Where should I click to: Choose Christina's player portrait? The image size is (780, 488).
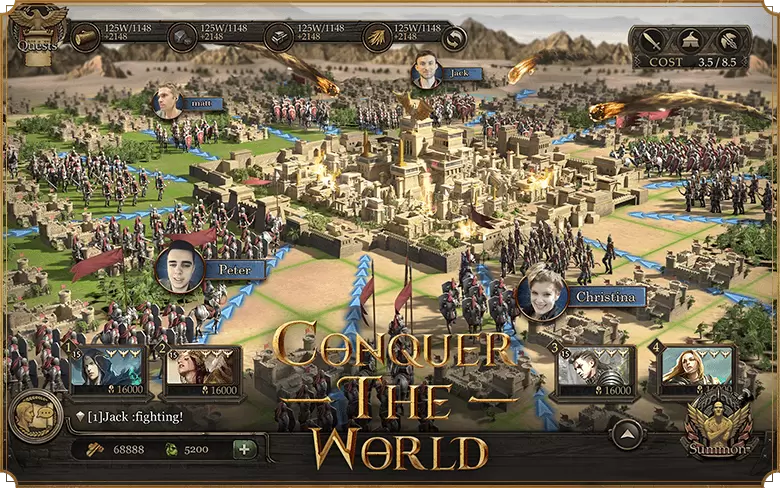click(542, 294)
